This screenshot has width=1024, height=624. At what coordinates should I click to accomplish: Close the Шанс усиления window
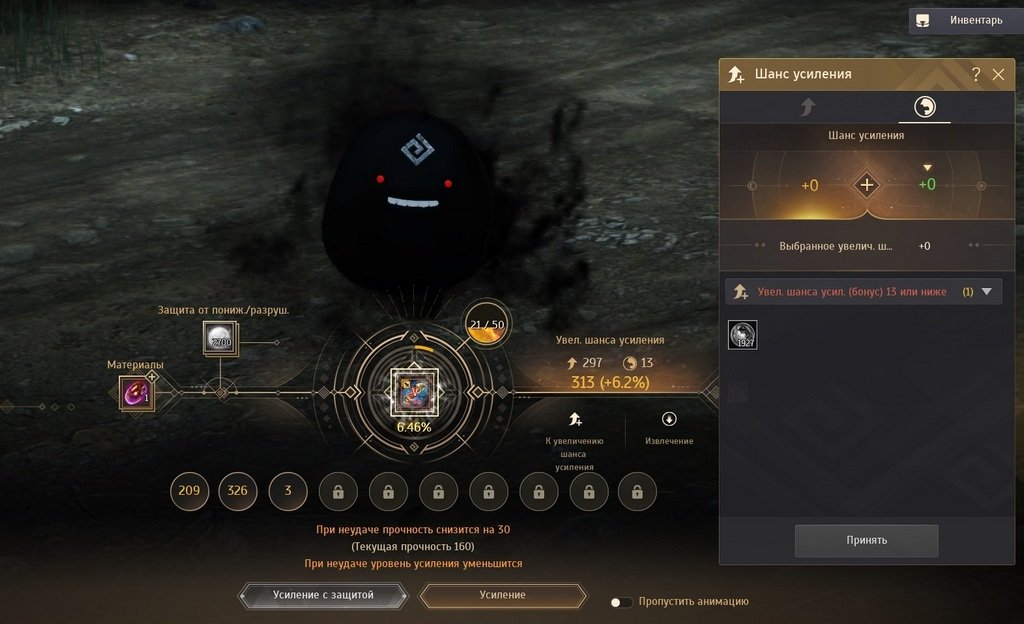tap(998, 74)
